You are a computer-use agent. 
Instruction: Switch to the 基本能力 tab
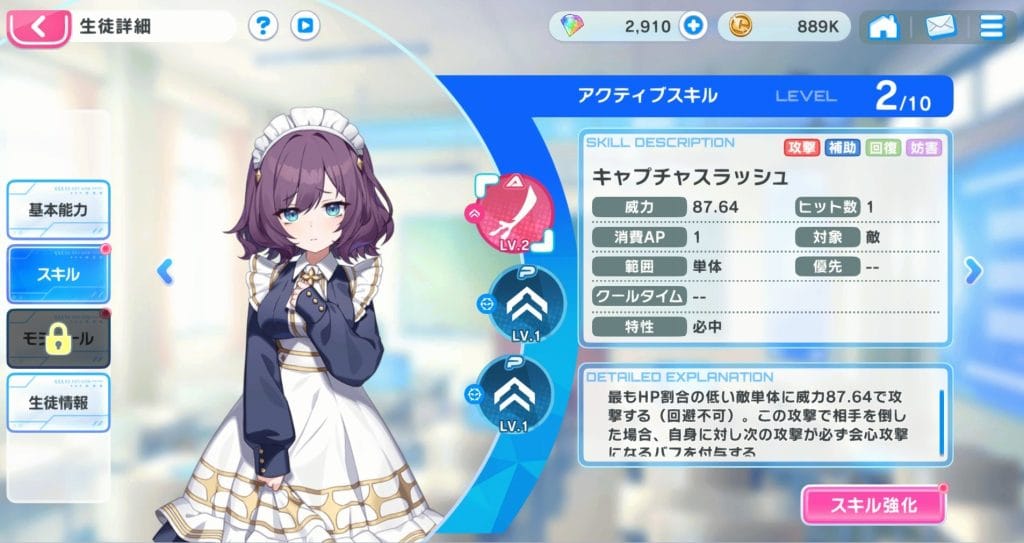click(x=58, y=210)
